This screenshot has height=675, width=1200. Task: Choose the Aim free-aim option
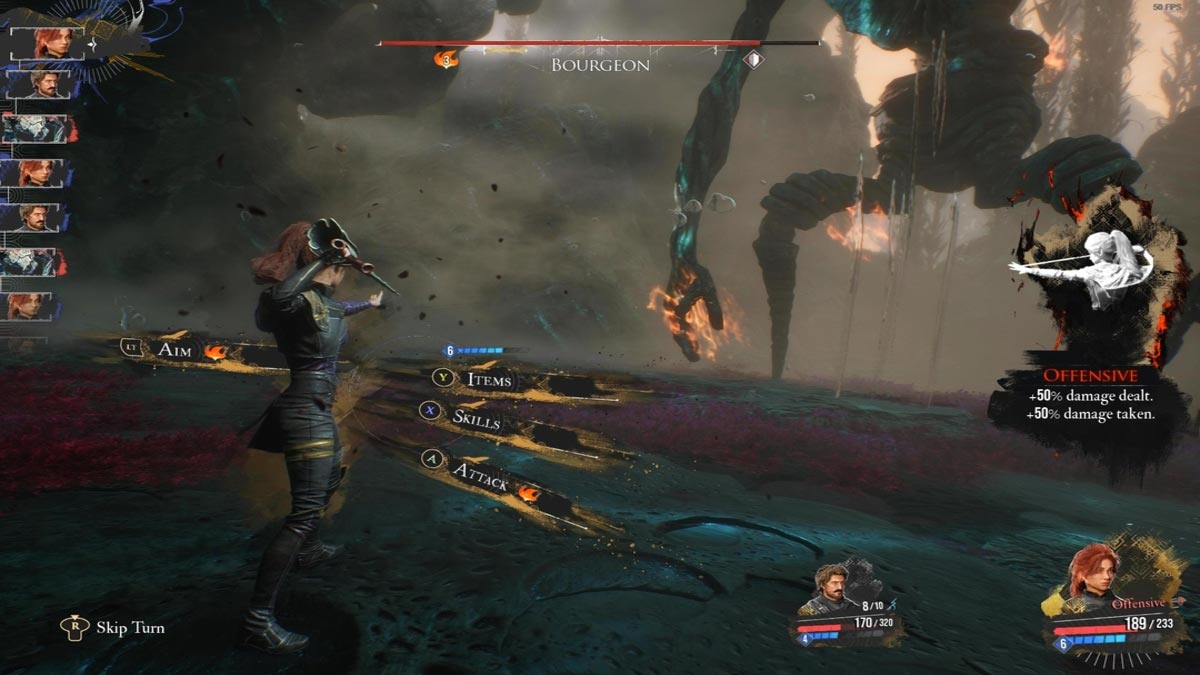click(176, 349)
